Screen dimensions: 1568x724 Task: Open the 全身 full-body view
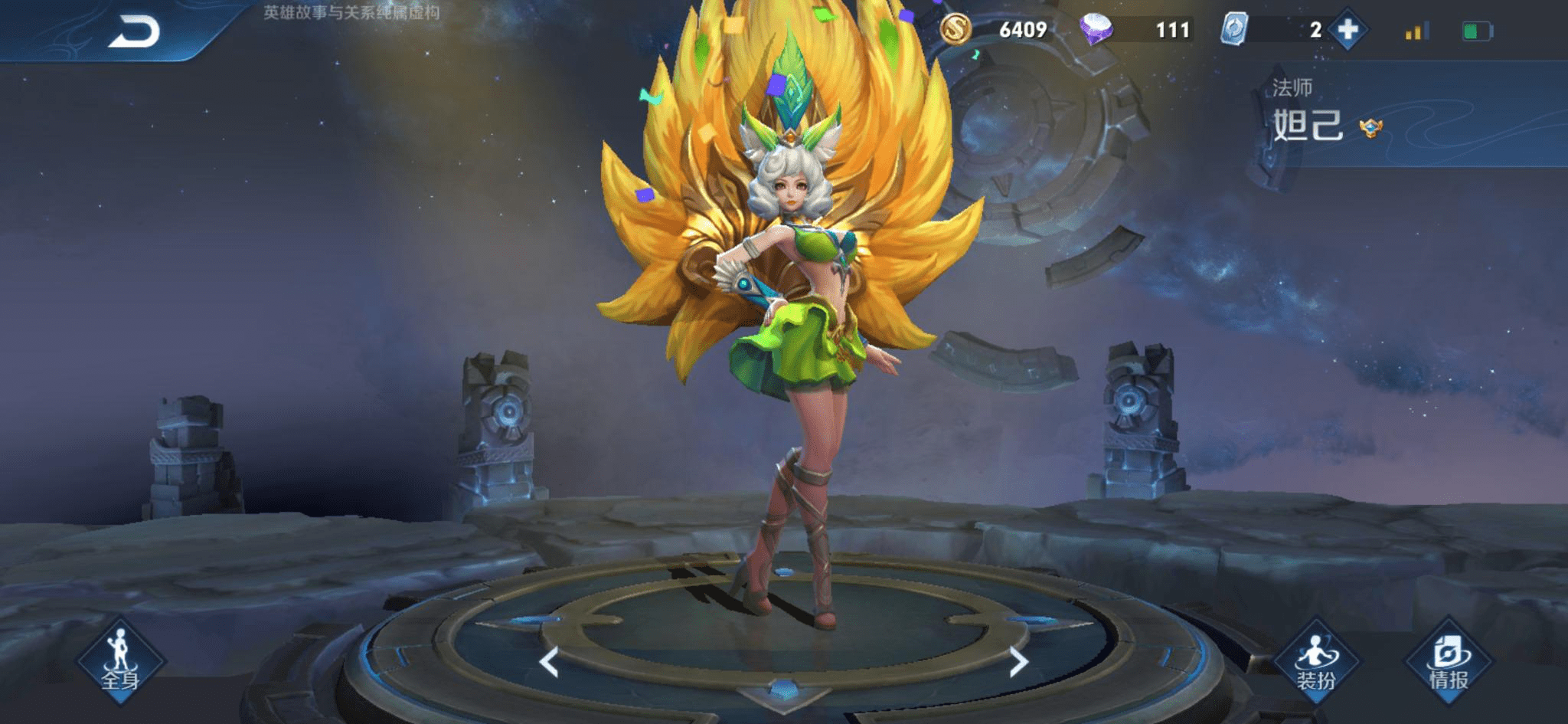click(120, 660)
